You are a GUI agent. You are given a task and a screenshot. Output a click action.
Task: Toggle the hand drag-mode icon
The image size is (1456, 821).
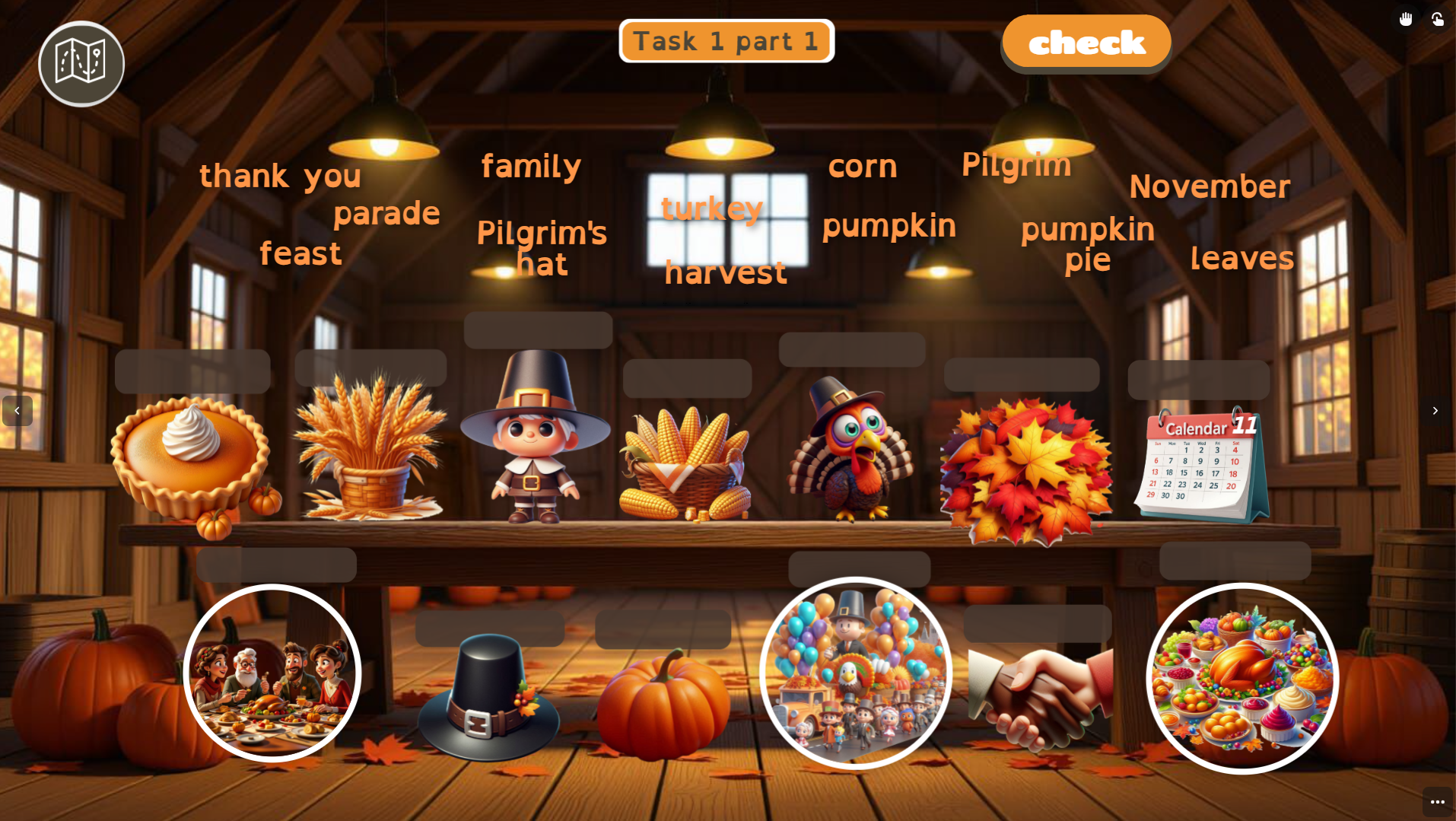(1405, 19)
